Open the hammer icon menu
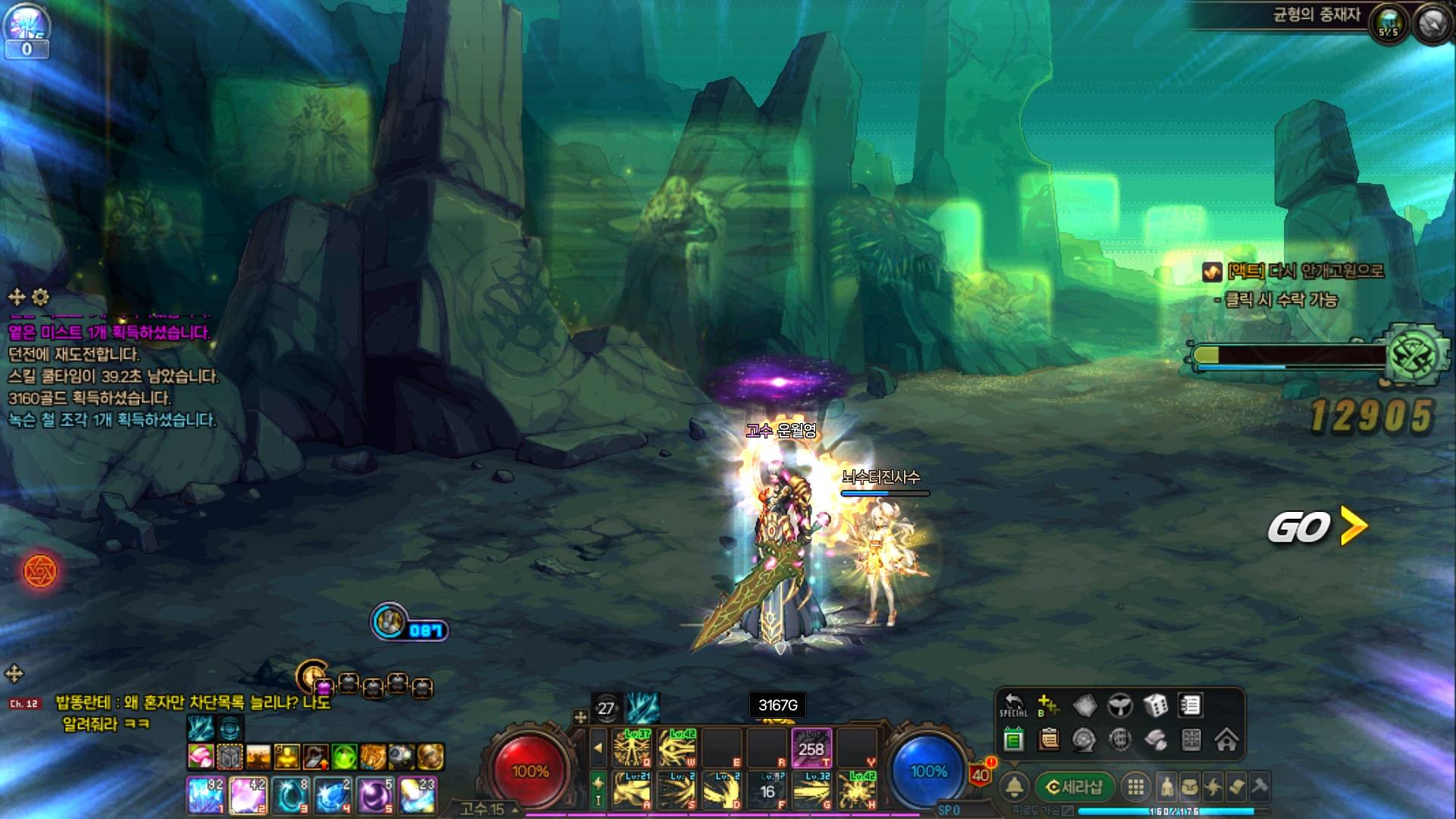 click(x=1260, y=787)
